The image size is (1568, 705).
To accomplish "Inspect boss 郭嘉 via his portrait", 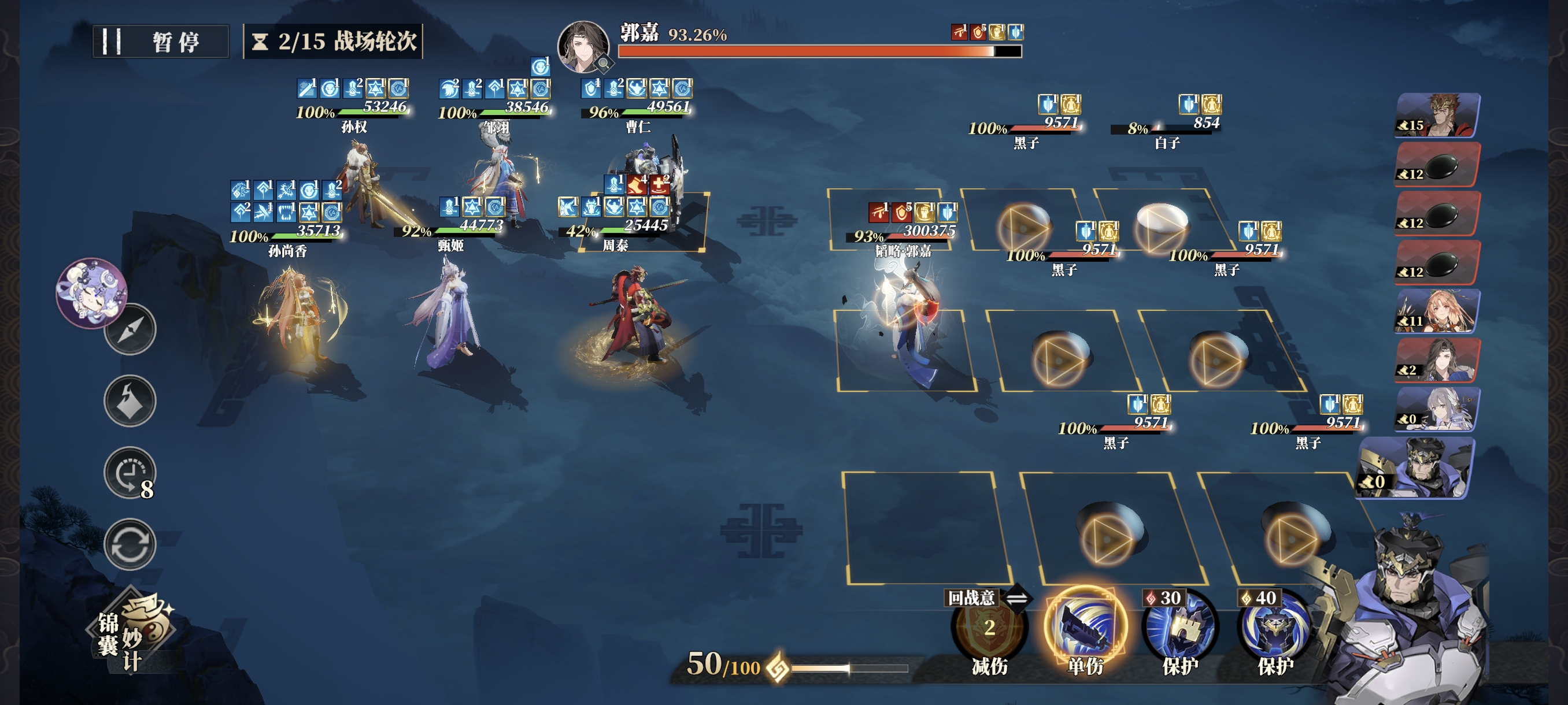I will (583, 46).
